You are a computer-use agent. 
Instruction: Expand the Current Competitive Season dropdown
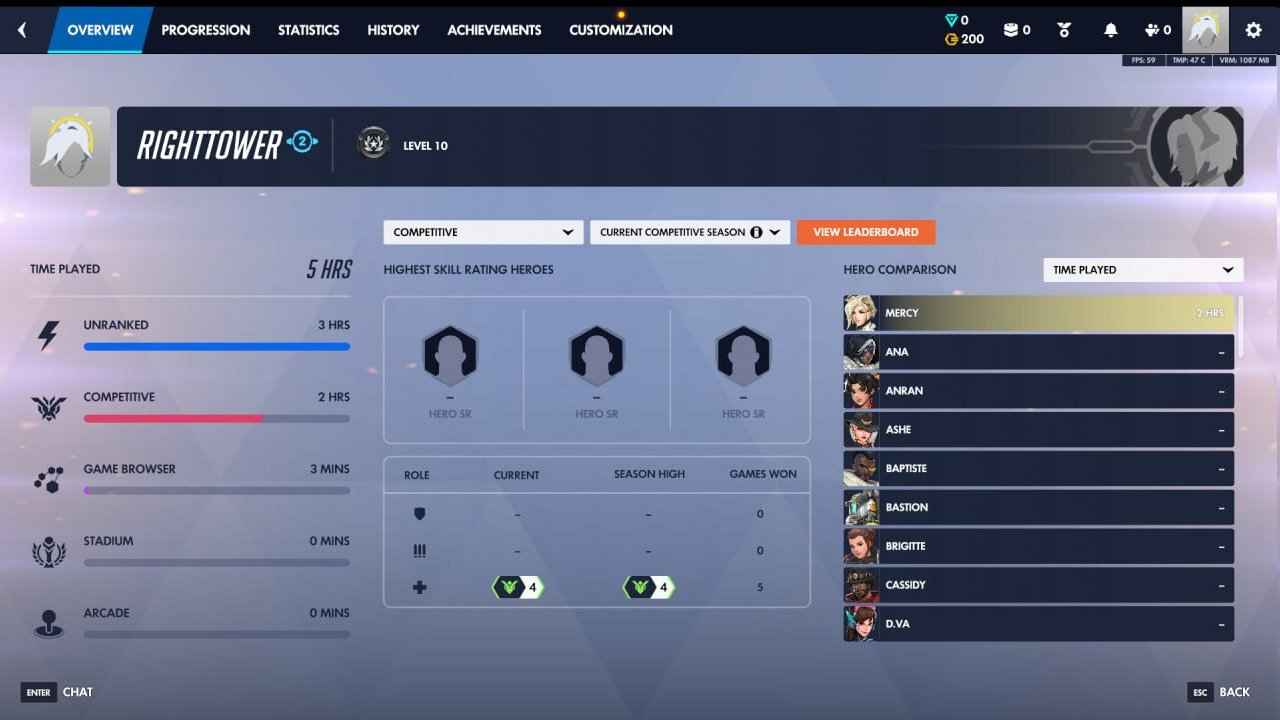(x=689, y=231)
